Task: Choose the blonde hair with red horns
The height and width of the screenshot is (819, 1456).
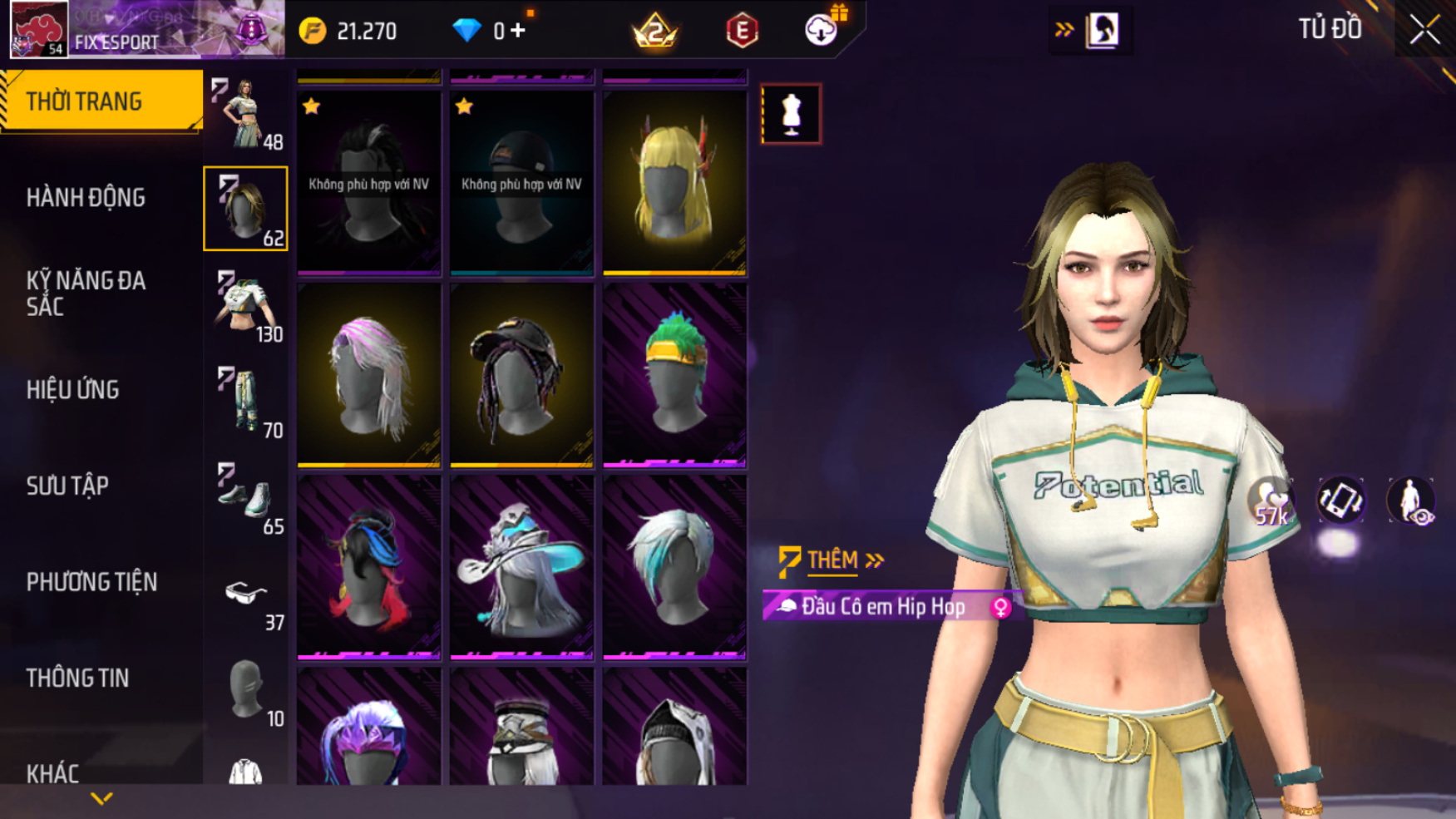Action: point(674,183)
